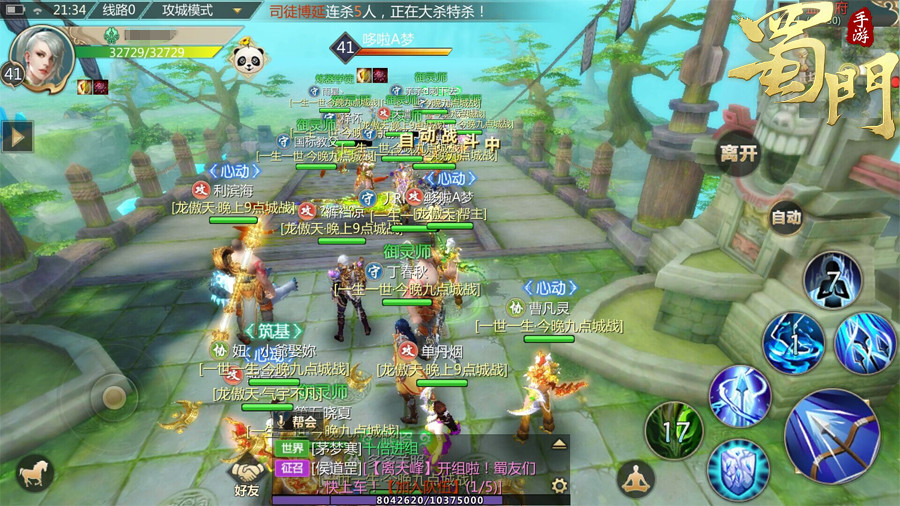
Task: Mount up with the horse icon
Action: [35, 473]
